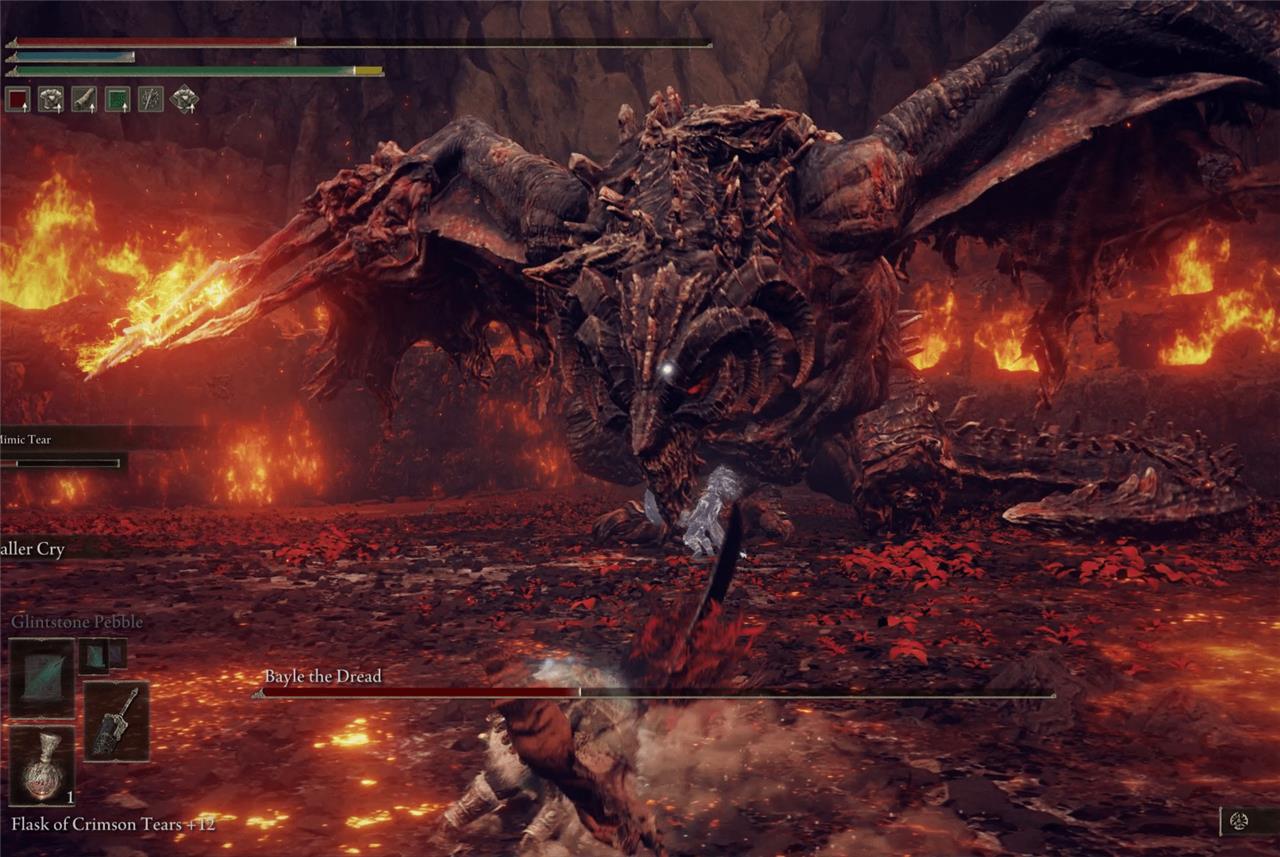Click the circular rune emblem icon
Screen dimensions: 1280x857
click(1239, 821)
